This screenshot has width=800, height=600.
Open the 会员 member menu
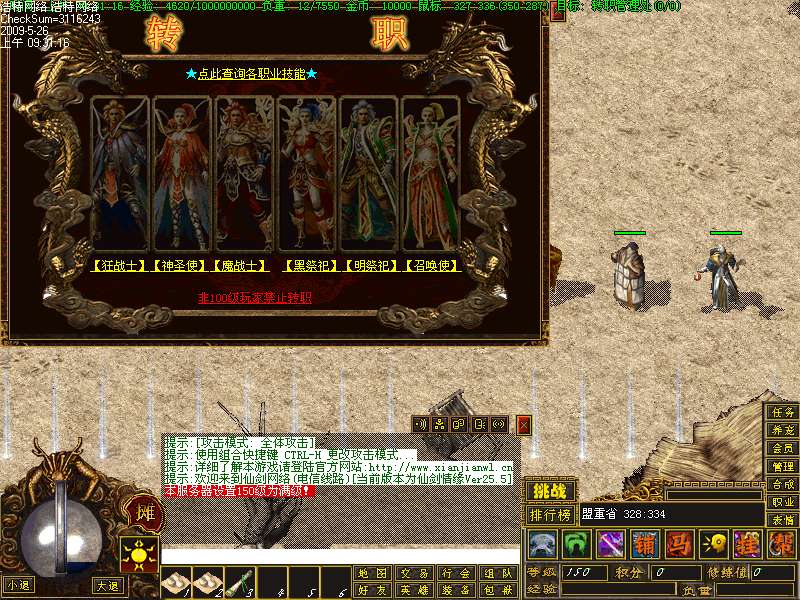tap(782, 448)
